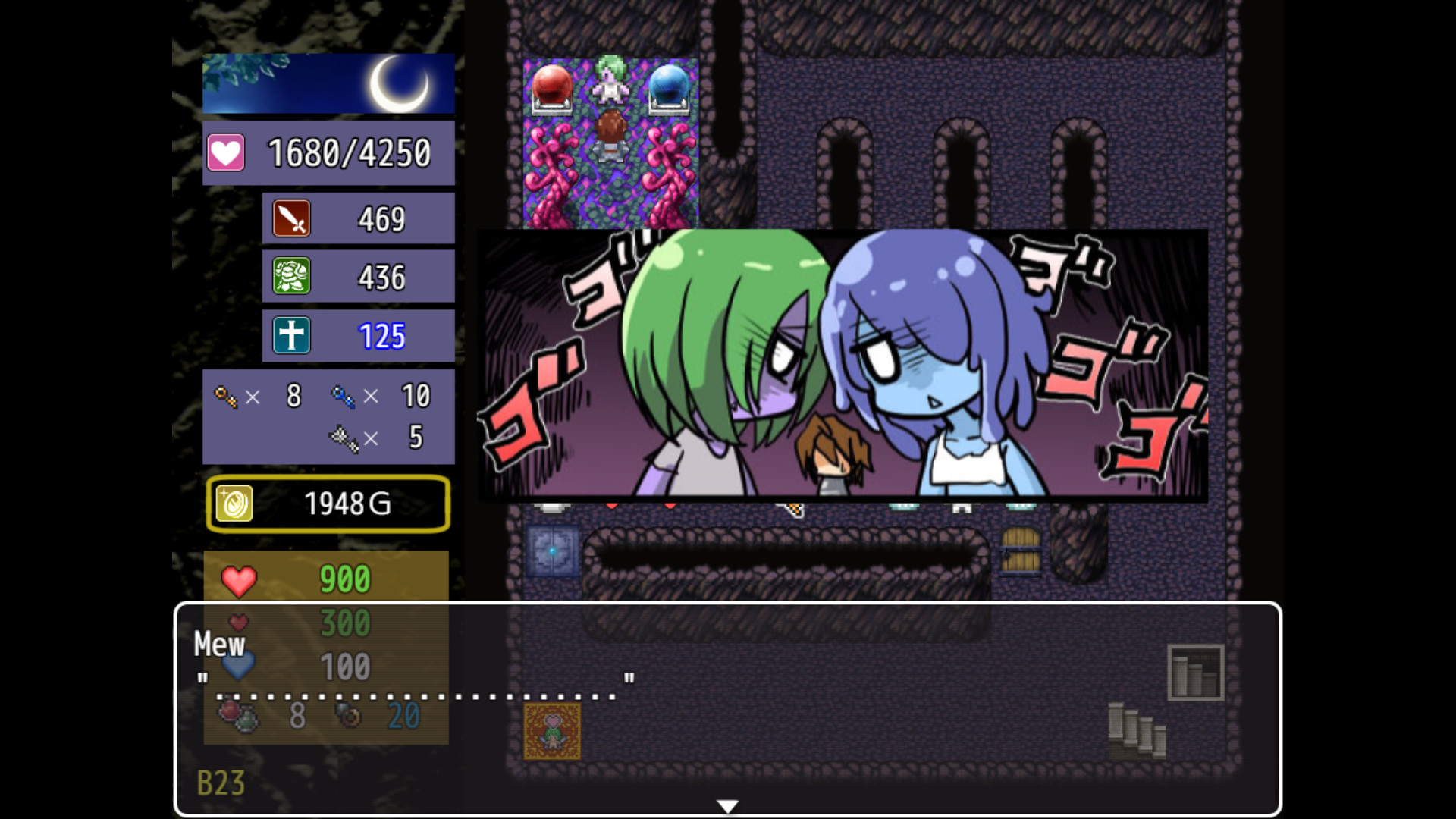Click the pink heart HP icon
This screenshot has width=1456, height=819.
(225, 152)
